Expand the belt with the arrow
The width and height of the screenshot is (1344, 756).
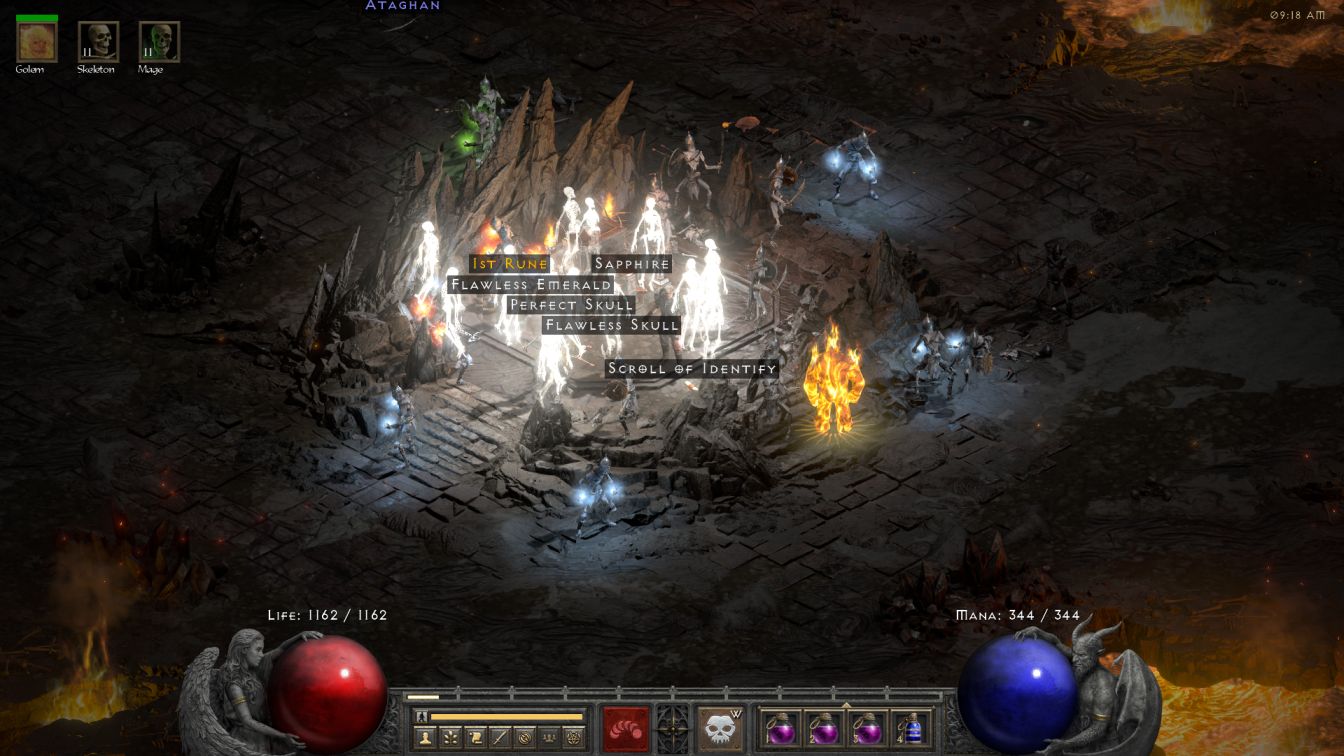coord(846,705)
